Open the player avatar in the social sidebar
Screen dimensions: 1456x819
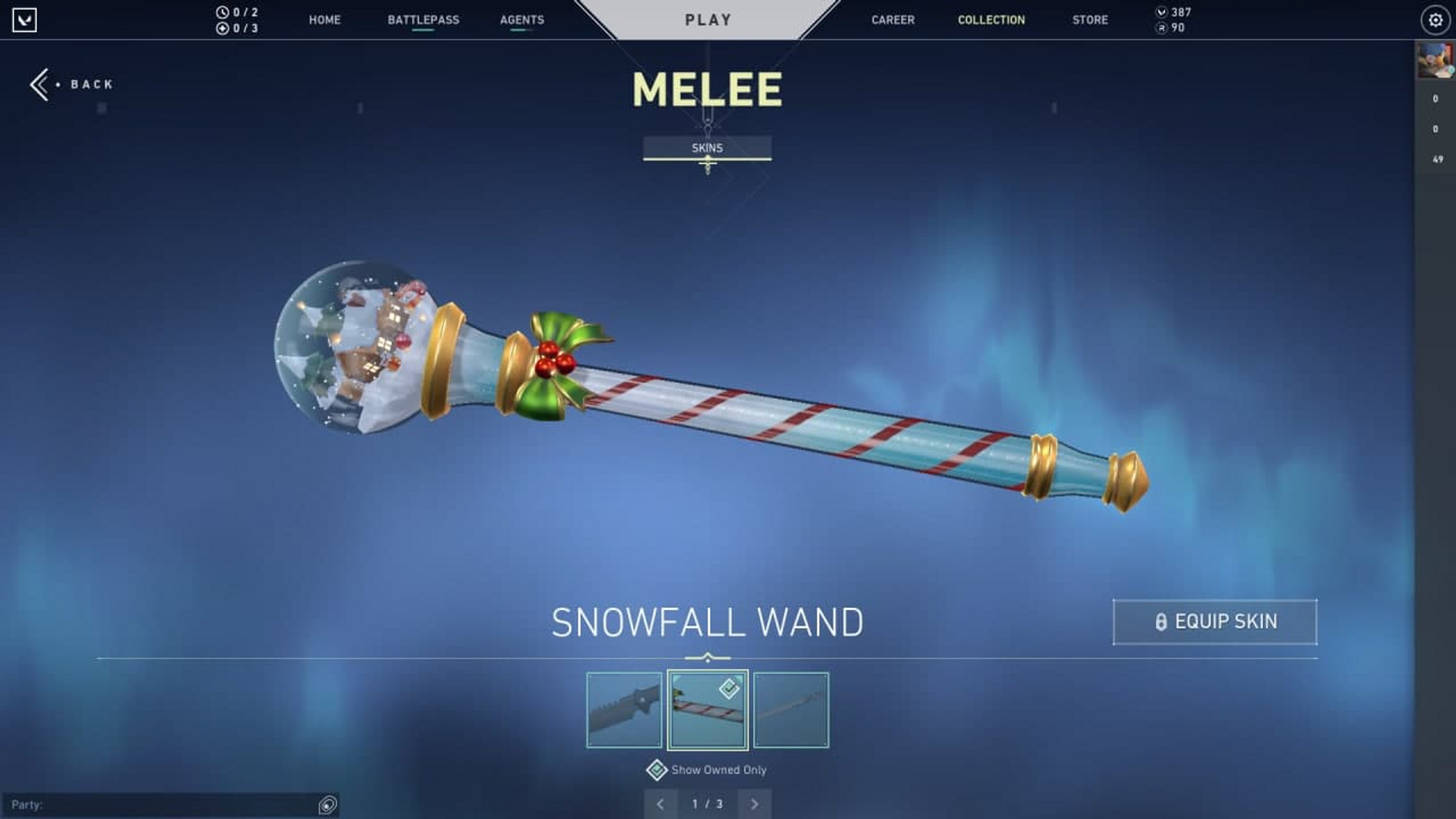click(1434, 60)
